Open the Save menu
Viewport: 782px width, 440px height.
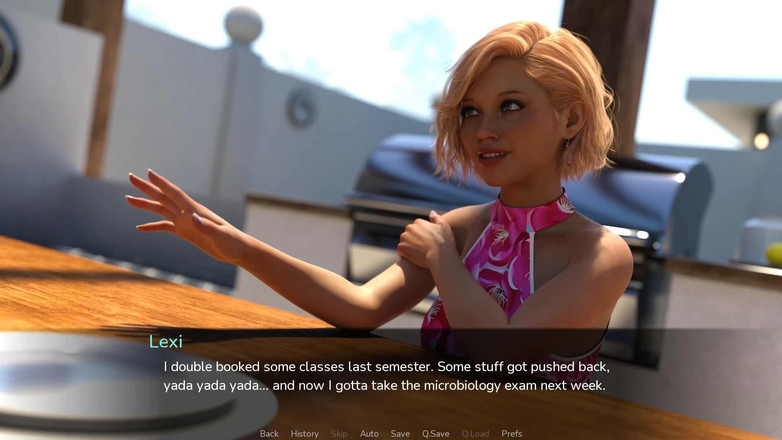(x=400, y=434)
